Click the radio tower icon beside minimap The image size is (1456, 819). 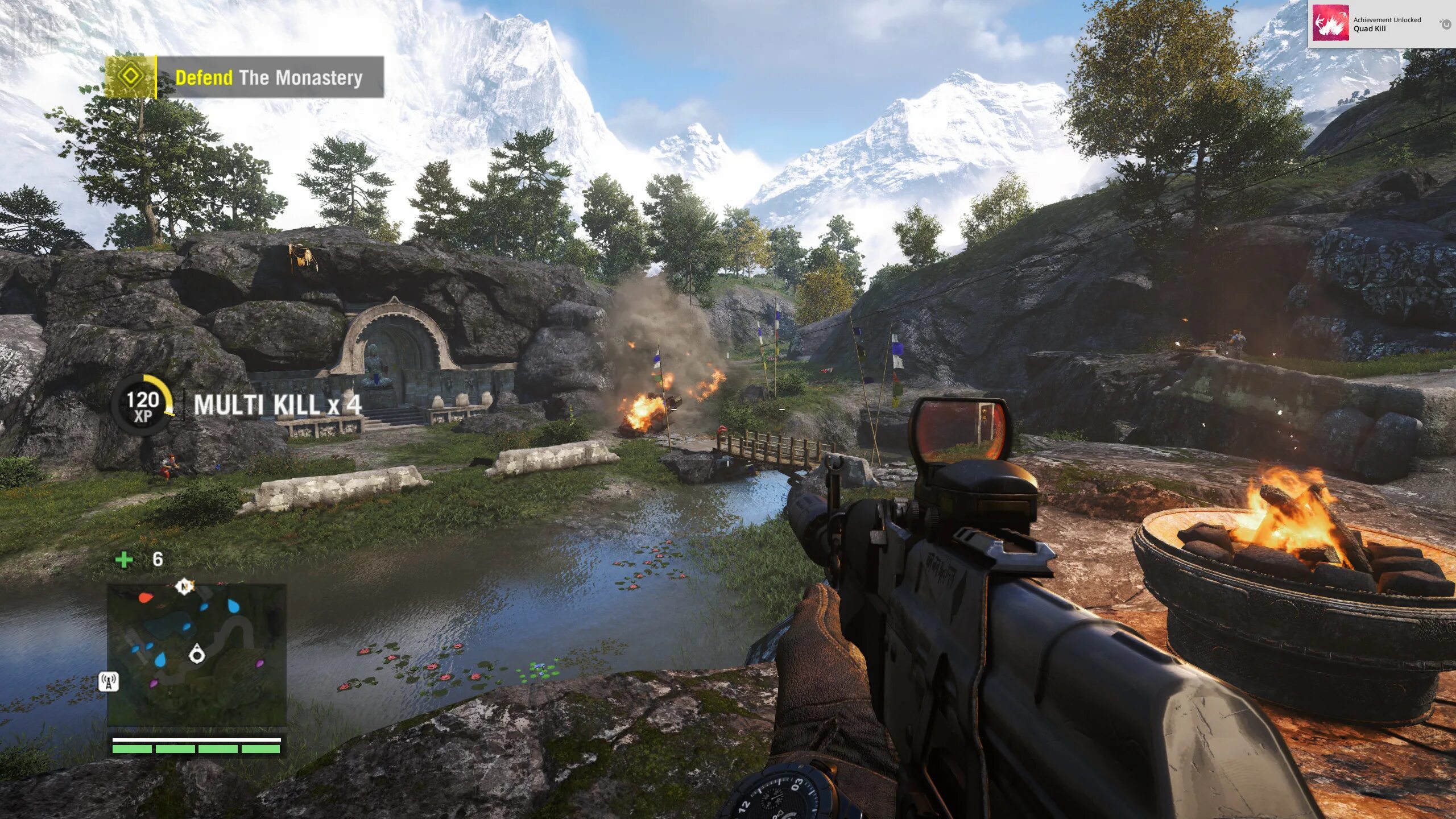pyautogui.click(x=109, y=681)
